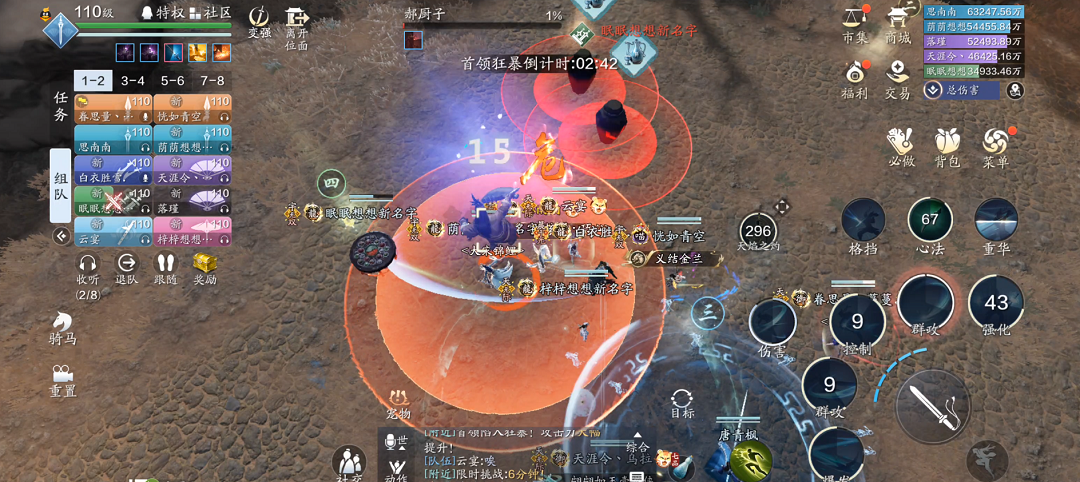The image size is (1080, 482).
Task: Leave the instance via 离开位面
Action: [x=297, y=27]
